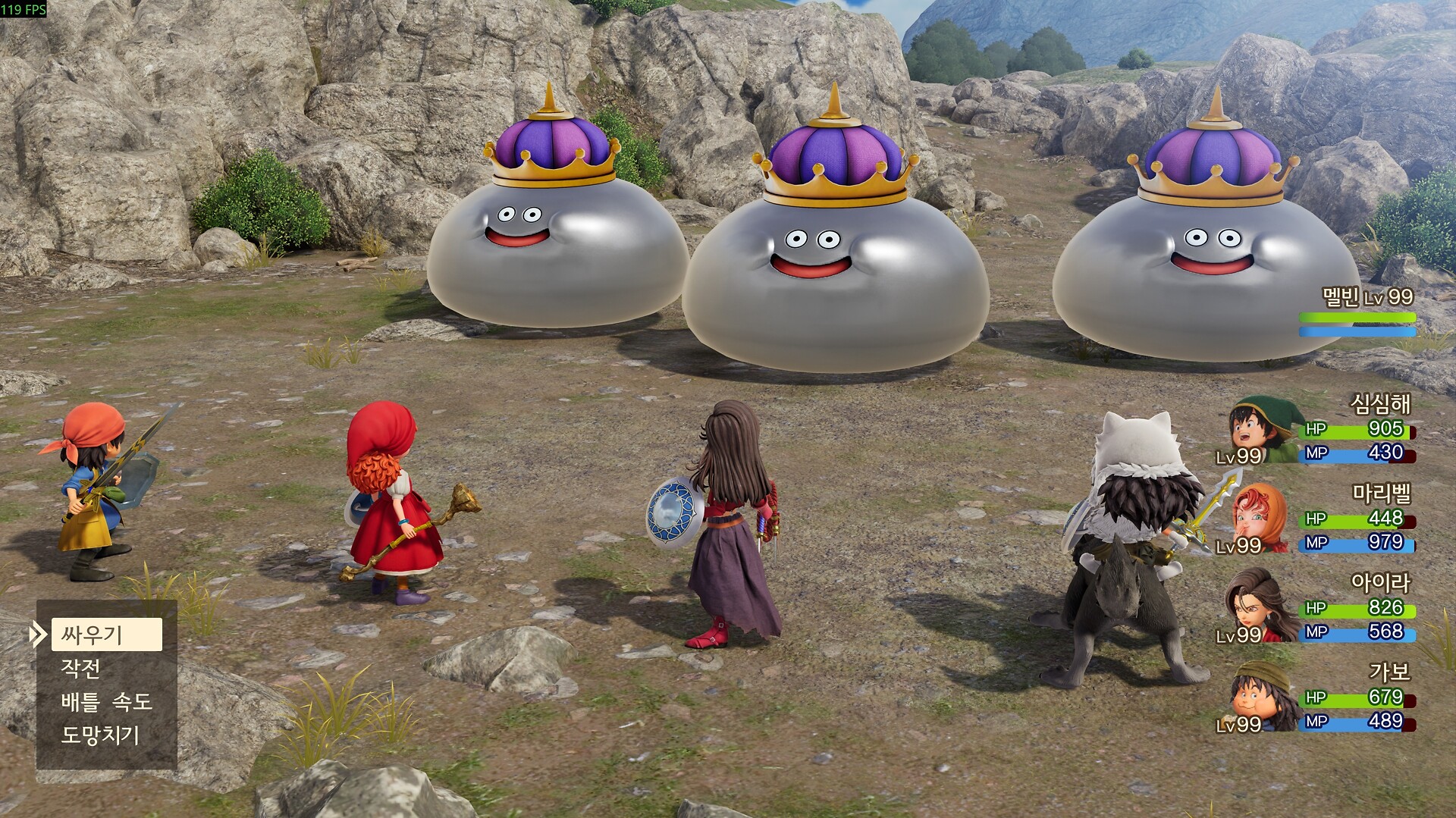Select 마리벨's red-hooded portrait
The height and width of the screenshot is (818, 1456).
pos(1259,519)
